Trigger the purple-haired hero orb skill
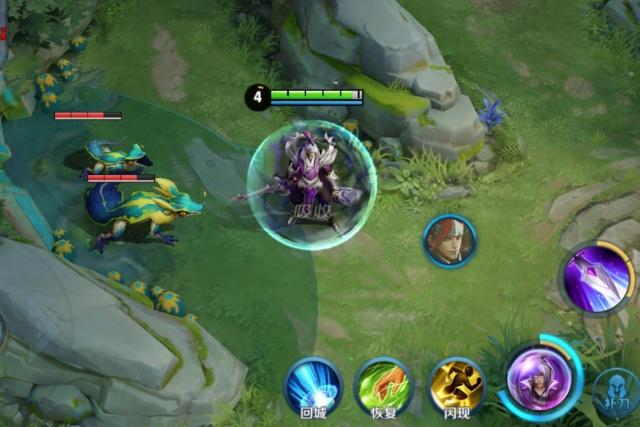Screen dimensions: 640x427 click(539, 380)
